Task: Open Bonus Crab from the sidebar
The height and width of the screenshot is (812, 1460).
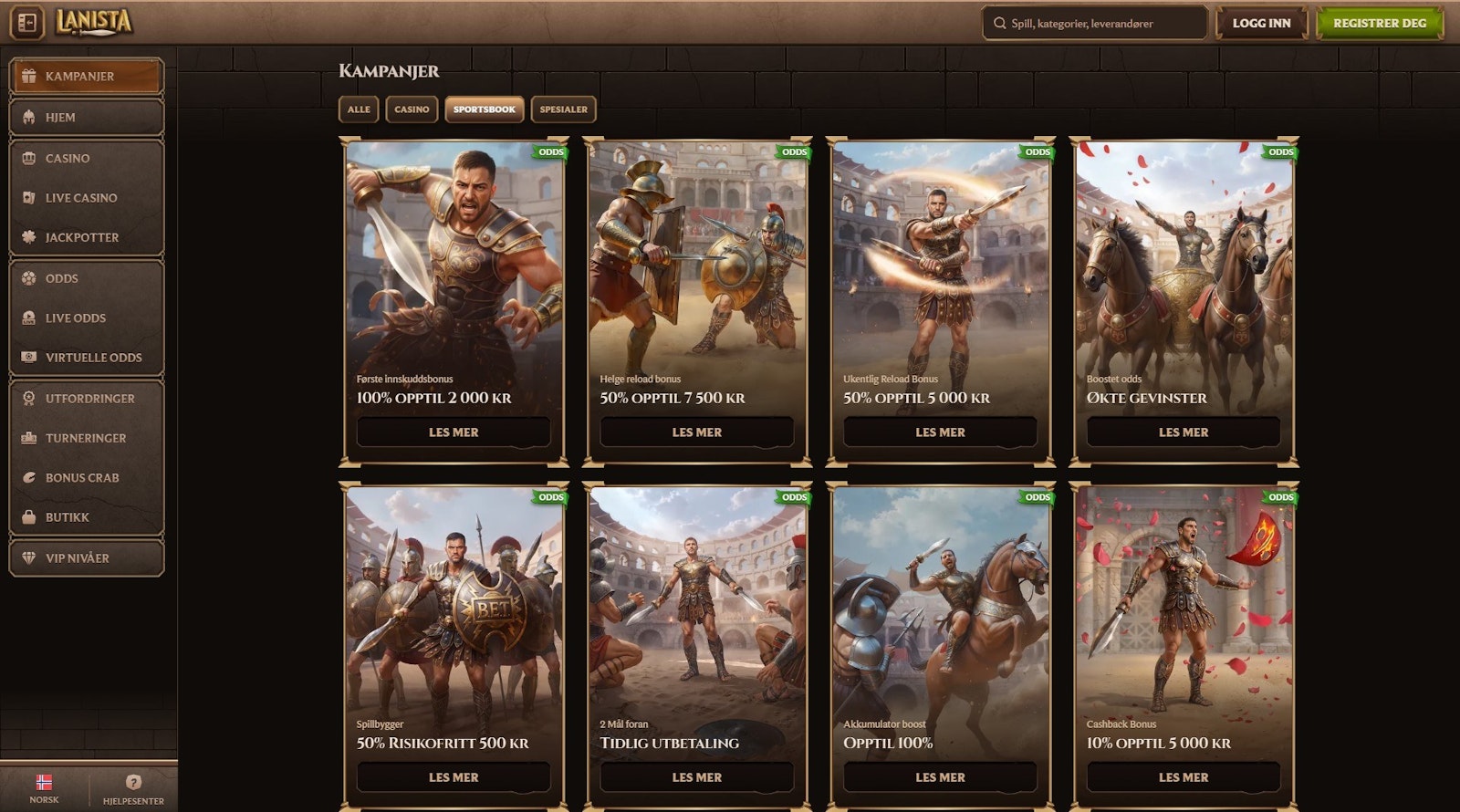Action: point(86,478)
